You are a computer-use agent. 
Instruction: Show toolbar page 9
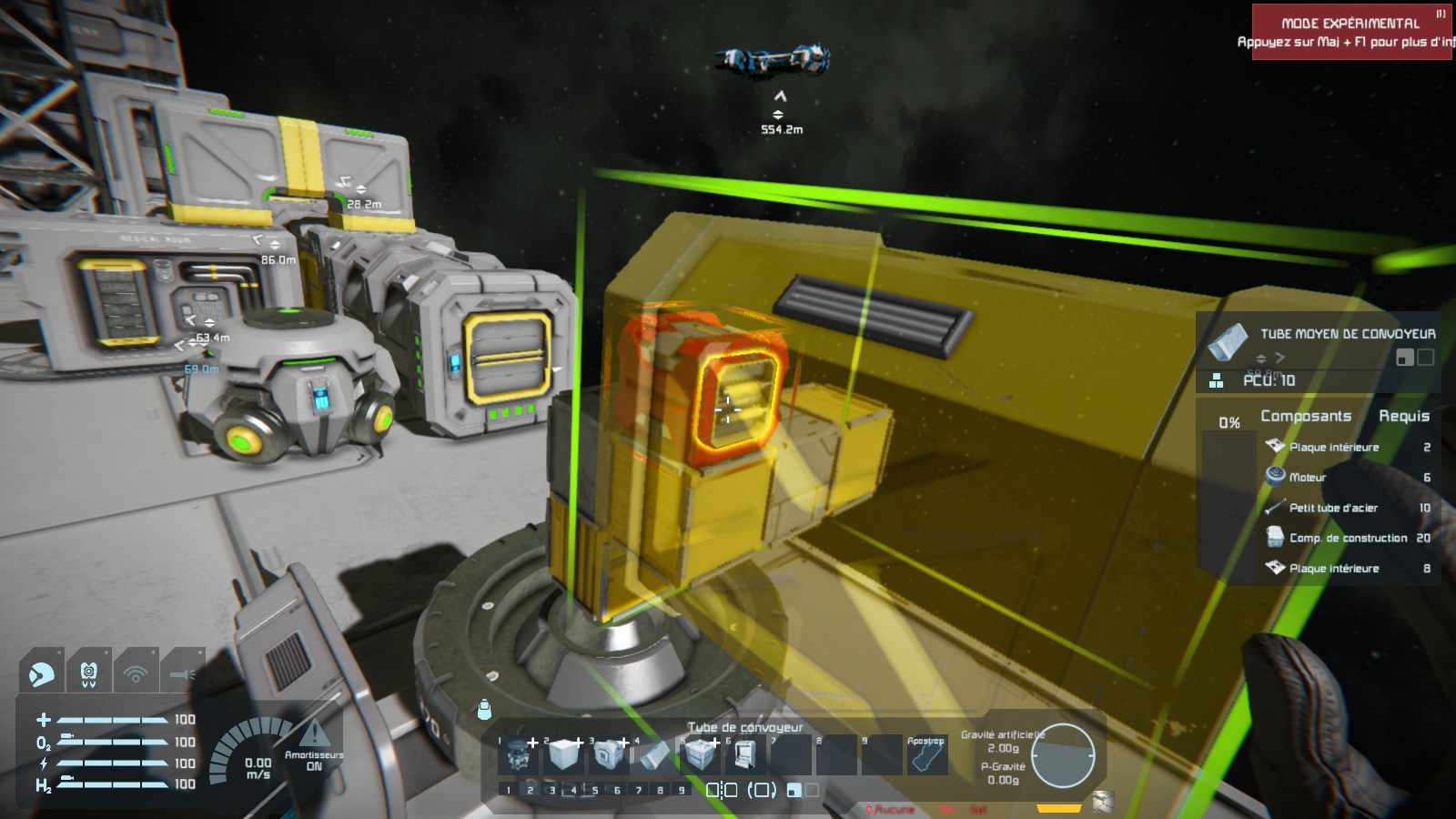point(682,790)
